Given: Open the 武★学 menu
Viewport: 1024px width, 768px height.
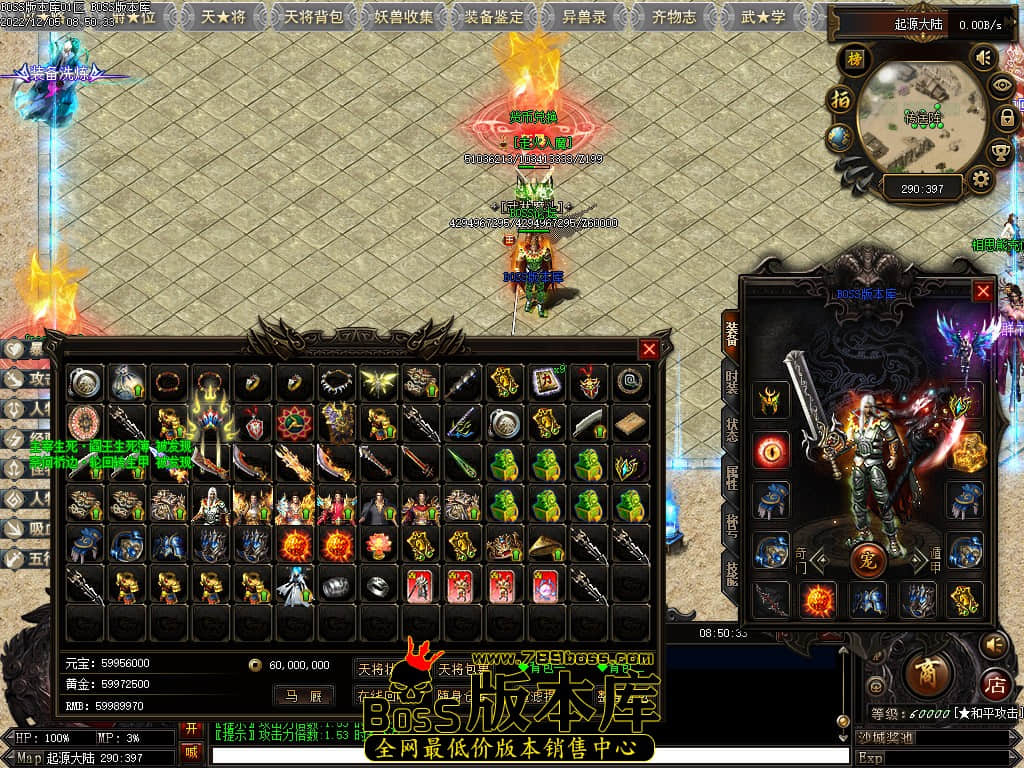Looking at the screenshot, I should (x=763, y=17).
